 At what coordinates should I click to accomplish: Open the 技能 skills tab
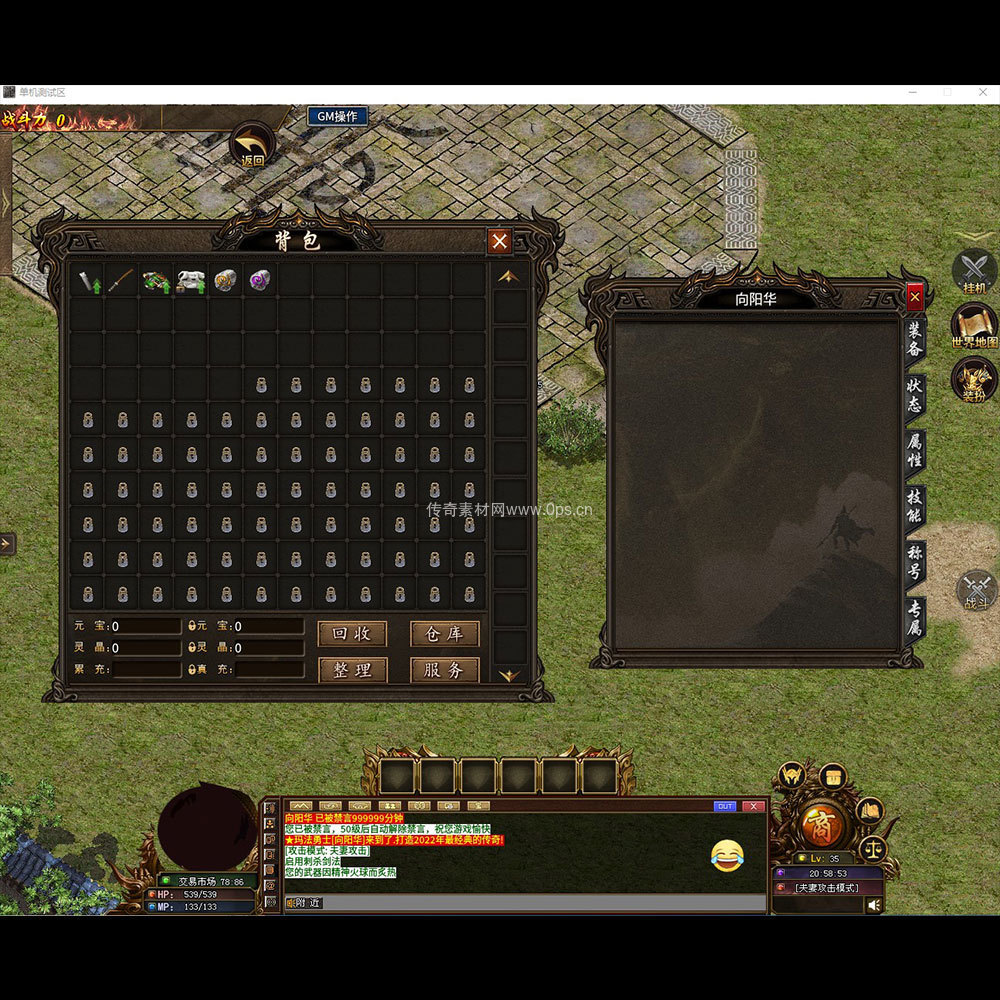(x=914, y=506)
